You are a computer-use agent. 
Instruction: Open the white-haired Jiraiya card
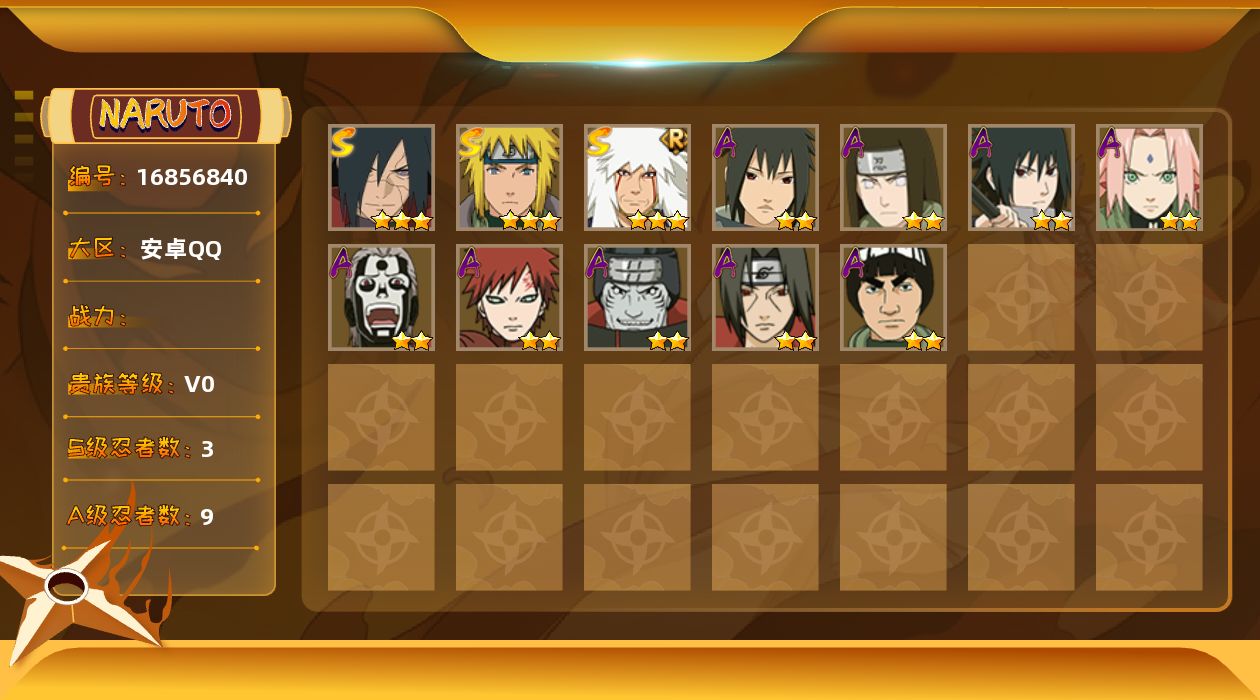click(x=637, y=178)
